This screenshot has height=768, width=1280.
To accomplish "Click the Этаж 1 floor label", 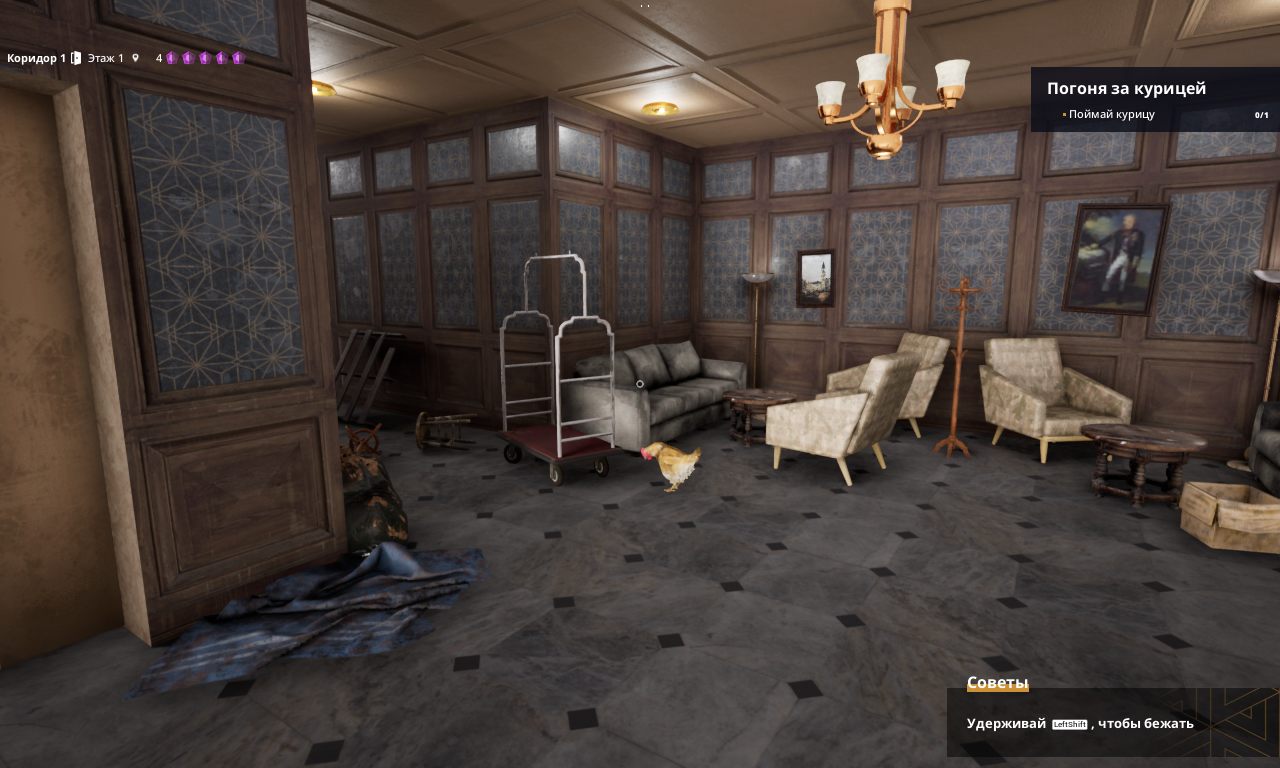I will pyautogui.click(x=105, y=58).
